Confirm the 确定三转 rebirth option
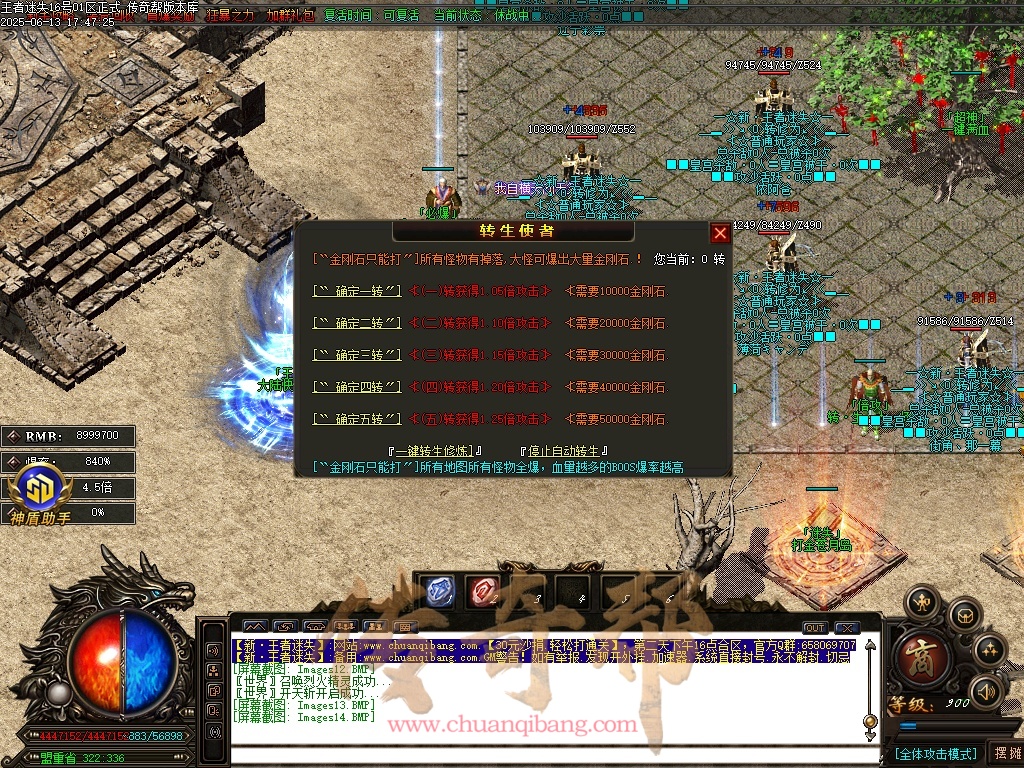The width and height of the screenshot is (1024, 768). [x=357, y=355]
